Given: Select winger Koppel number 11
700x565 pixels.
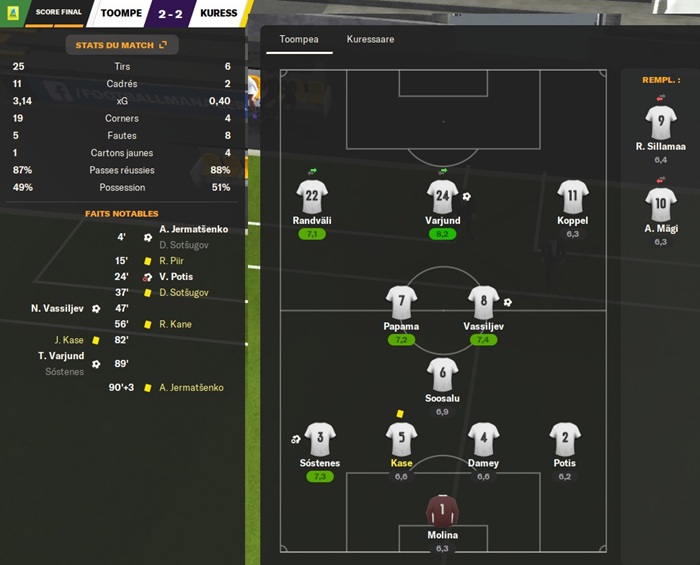Looking at the screenshot, I should [x=573, y=197].
